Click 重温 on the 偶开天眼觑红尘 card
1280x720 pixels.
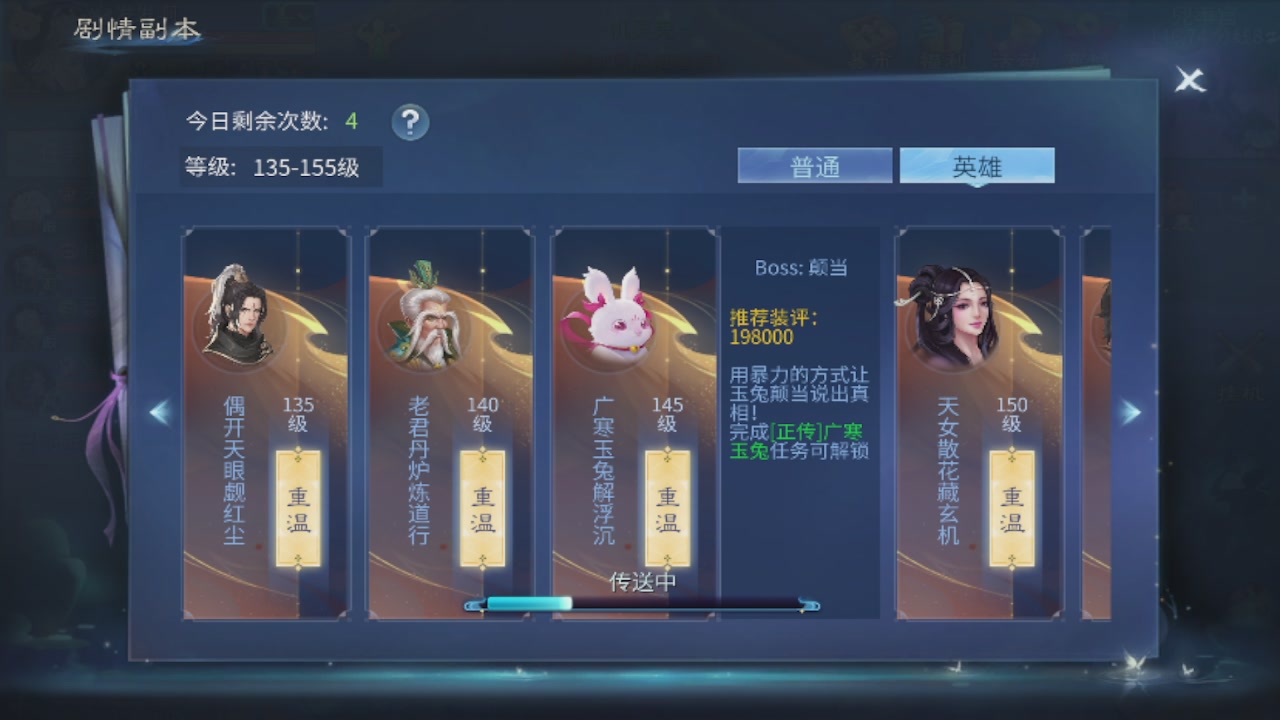click(299, 508)
